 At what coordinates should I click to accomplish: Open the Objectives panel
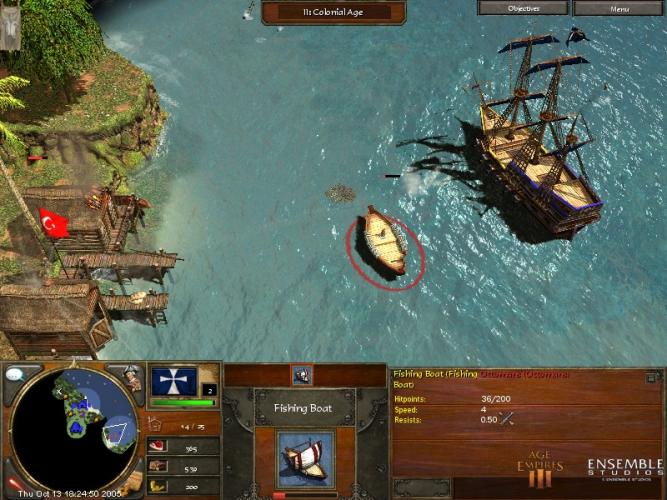(x=523, y=8)
